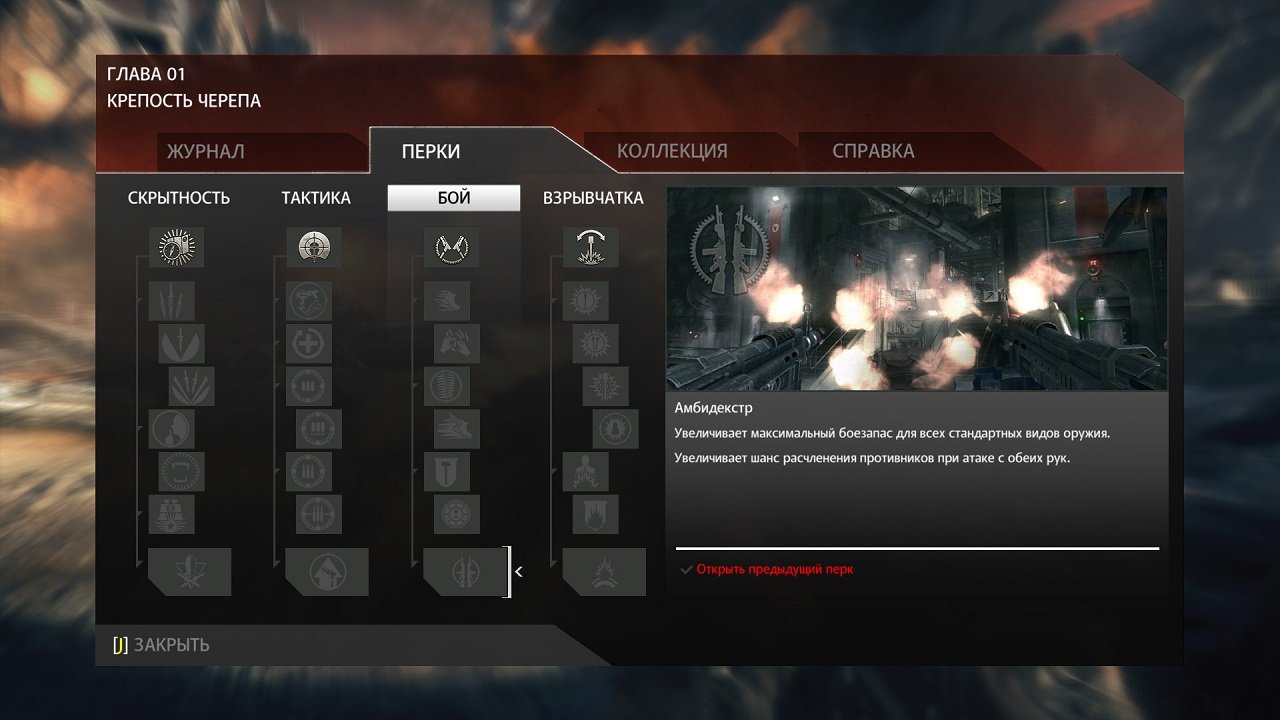Click an ammo magazine perk icon in ТАКТИКА

[308, 387]
